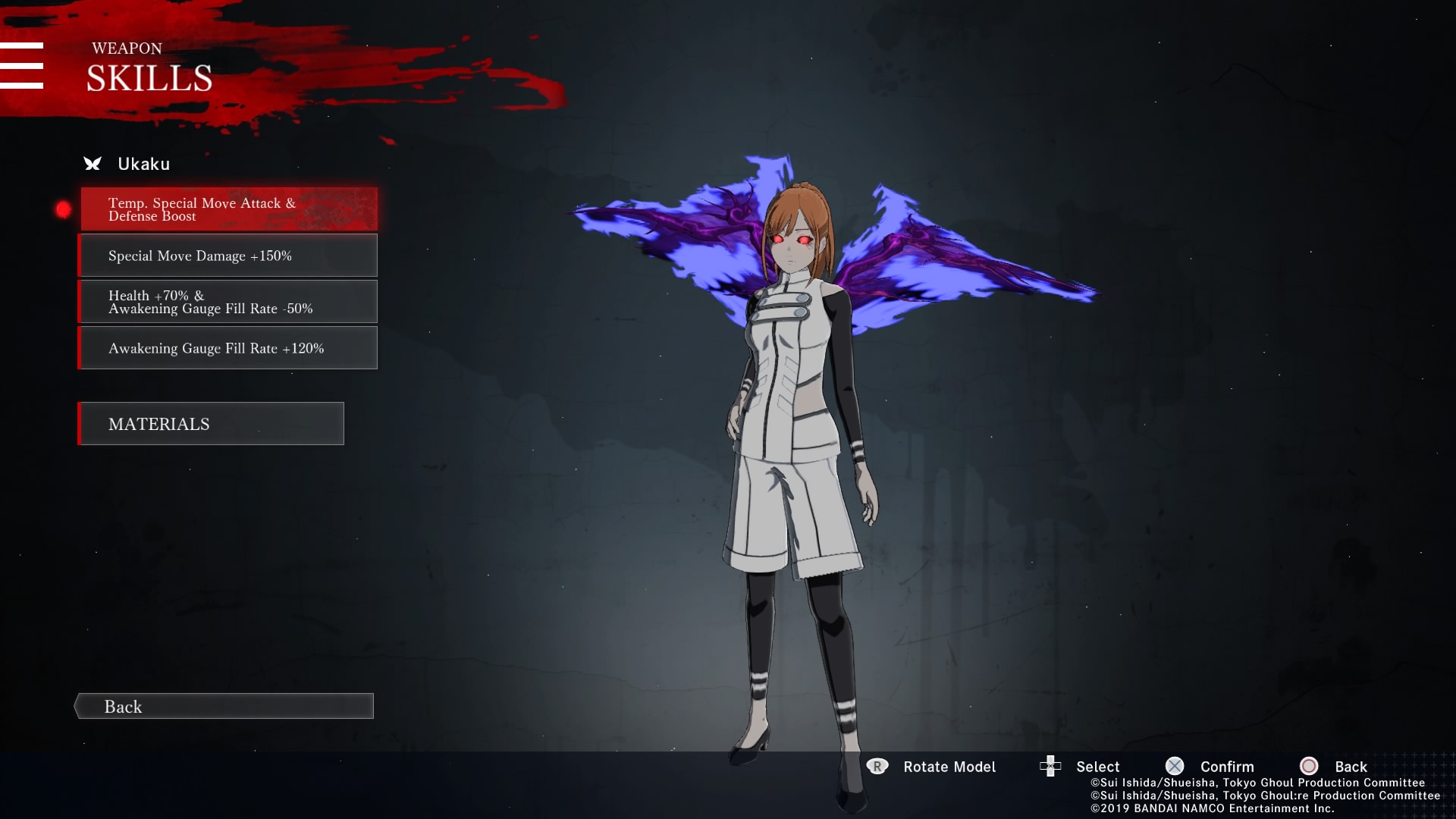Select Temp. Special Move Attack & Defense Boost

[228, 209]
